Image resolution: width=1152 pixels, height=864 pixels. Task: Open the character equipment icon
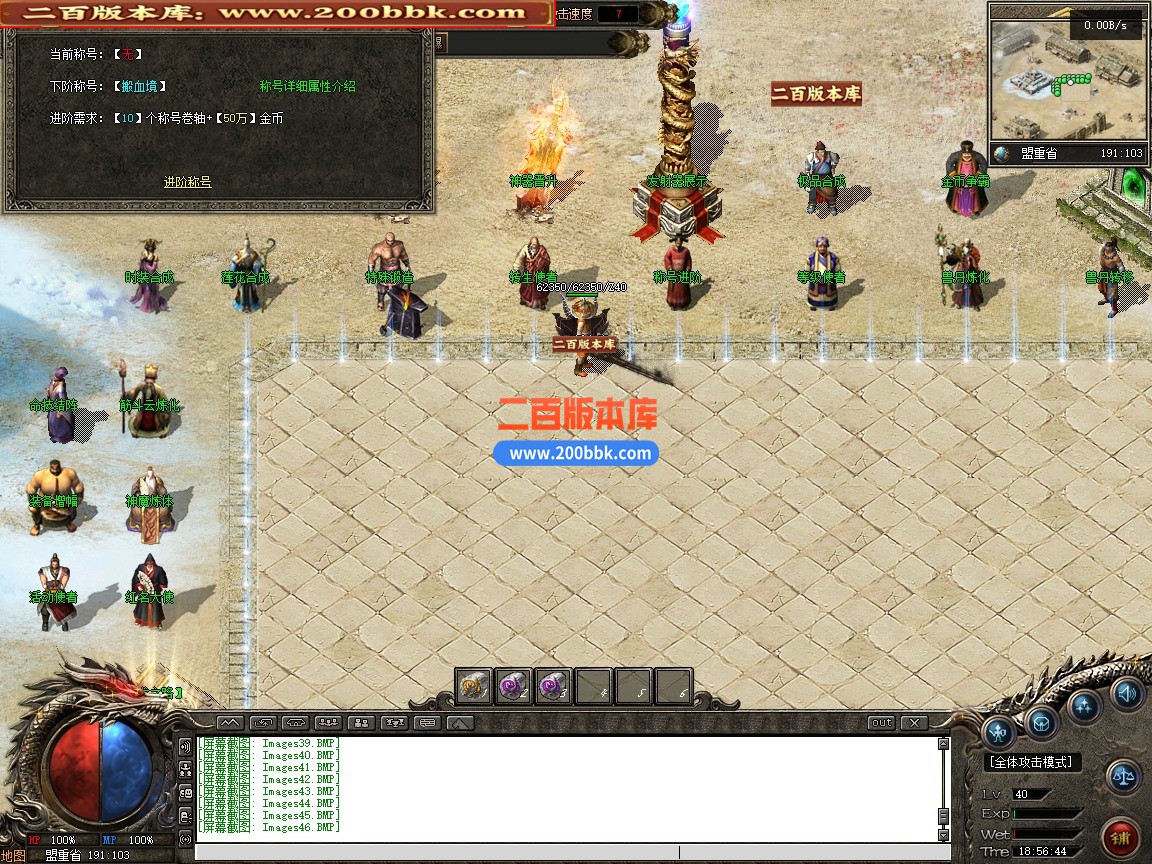(999, 732)
